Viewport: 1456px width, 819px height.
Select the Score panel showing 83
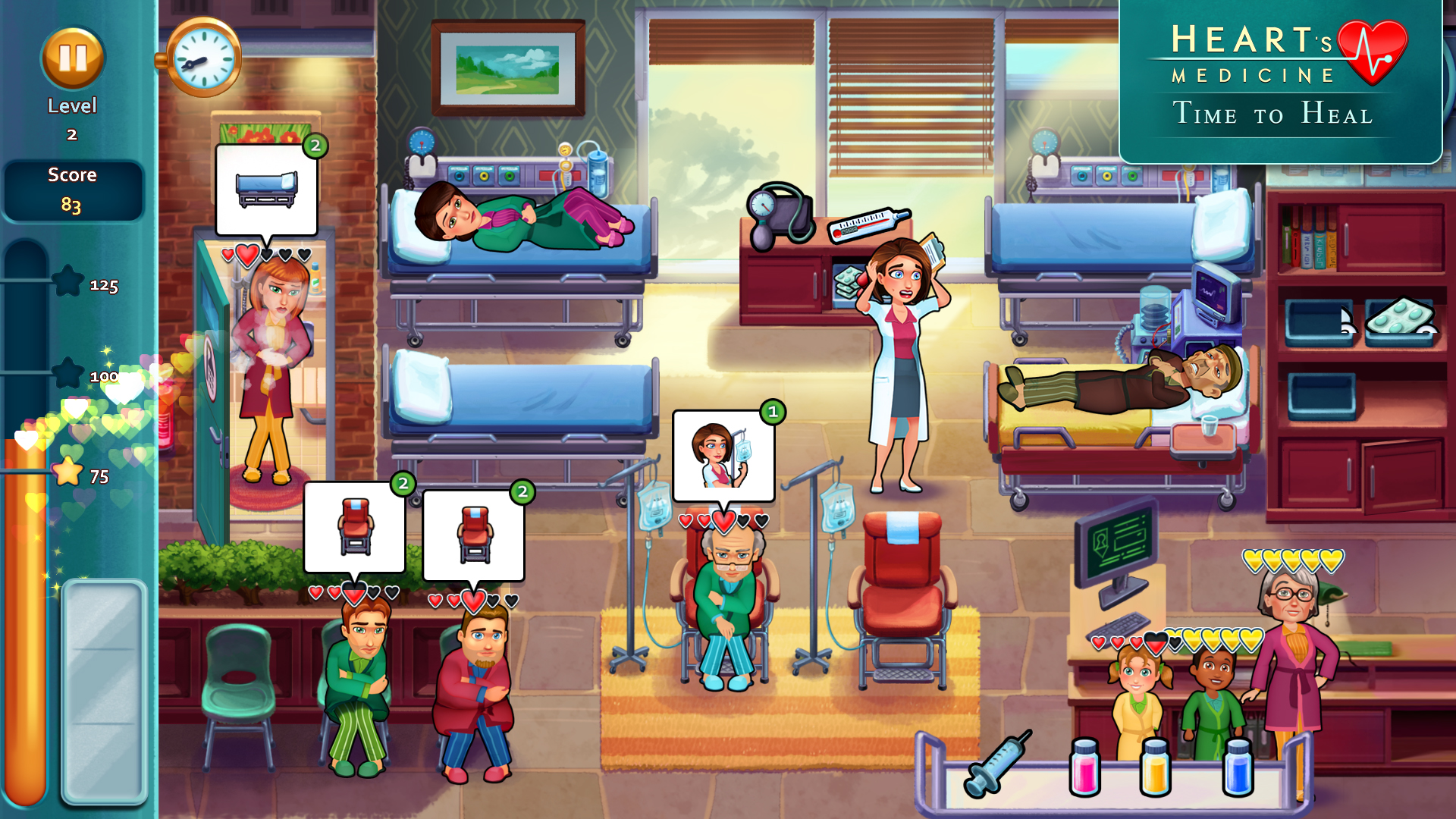point(72,188)
